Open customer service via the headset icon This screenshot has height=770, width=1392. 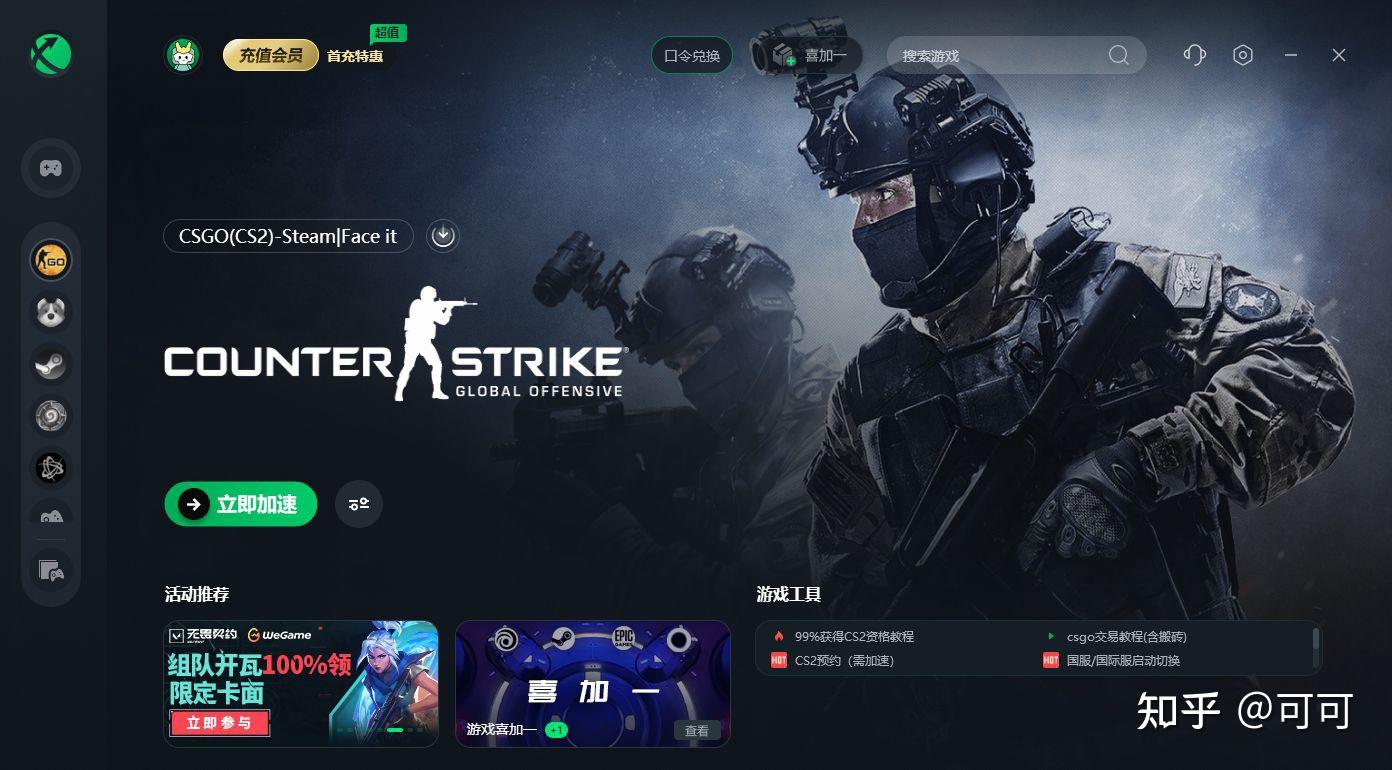(1194, 55)
